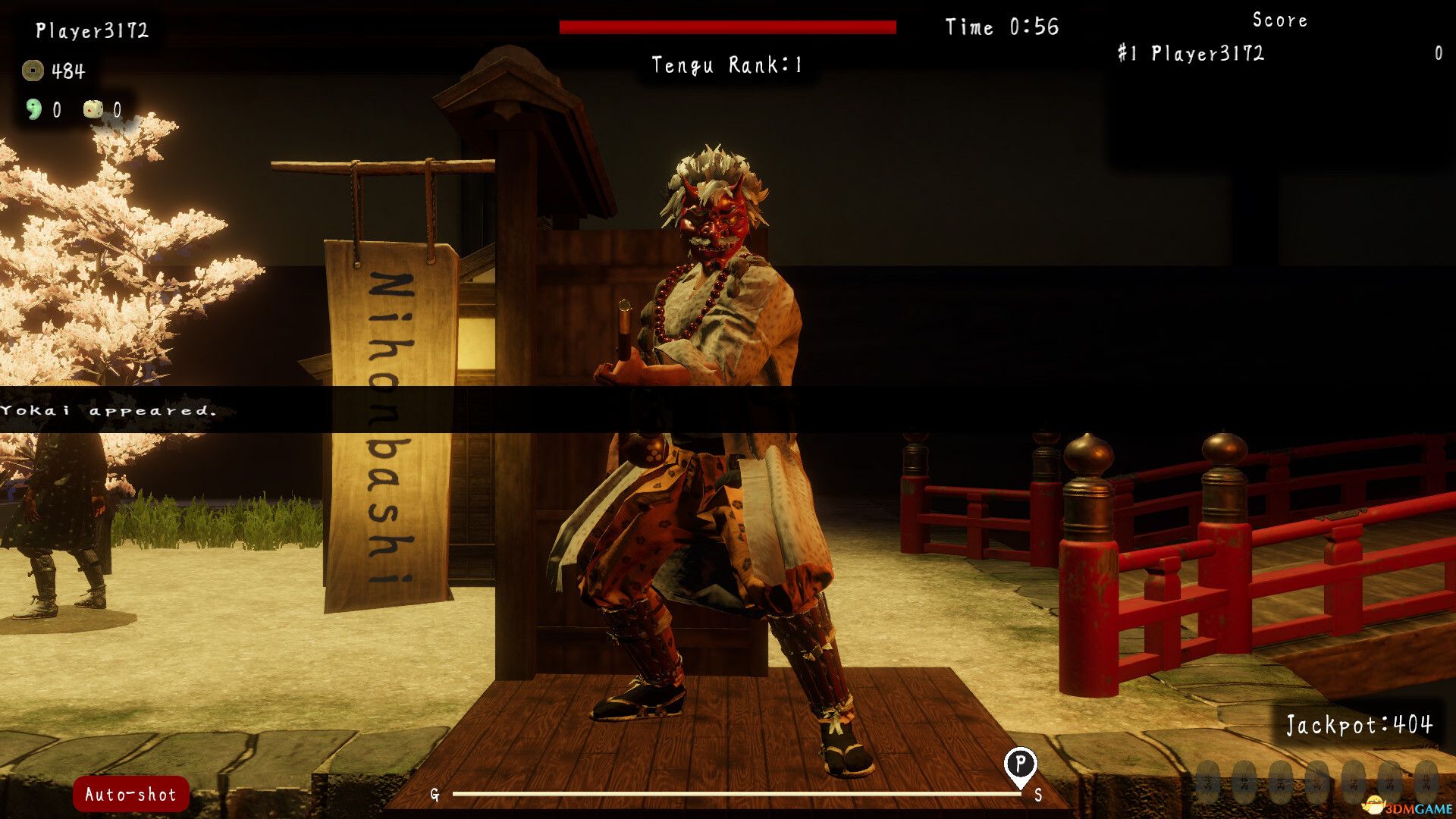Screen dimensions: 1456x819
Task: Click the first koban icon below Jackpot
Action: (1207, 783)
